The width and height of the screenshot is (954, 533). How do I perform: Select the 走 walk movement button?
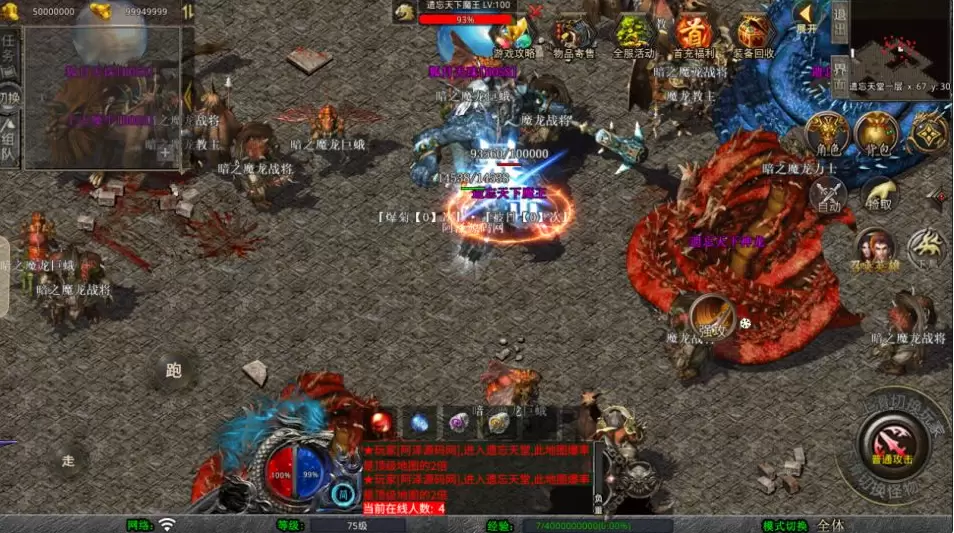(x=68, y=461)
